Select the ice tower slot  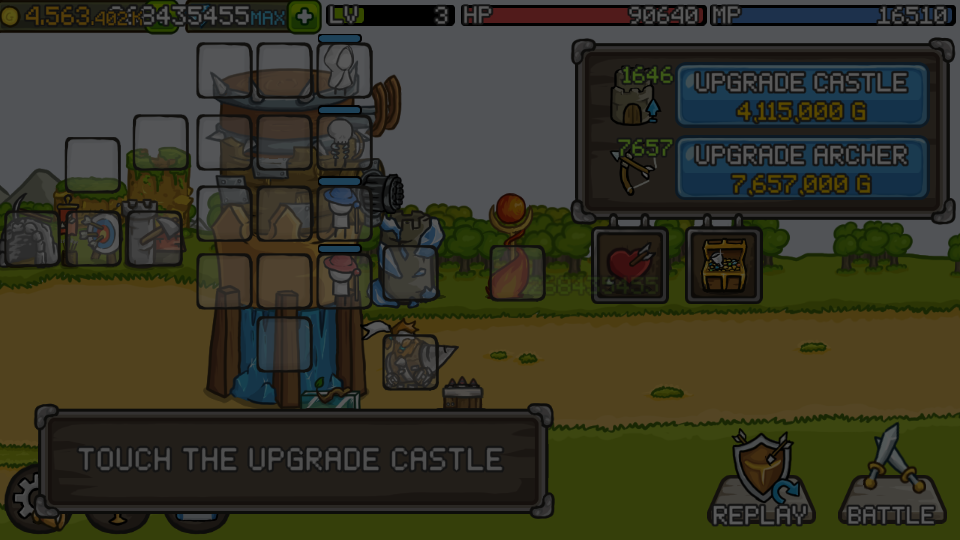pyautogui.click(x=409, y=272)
